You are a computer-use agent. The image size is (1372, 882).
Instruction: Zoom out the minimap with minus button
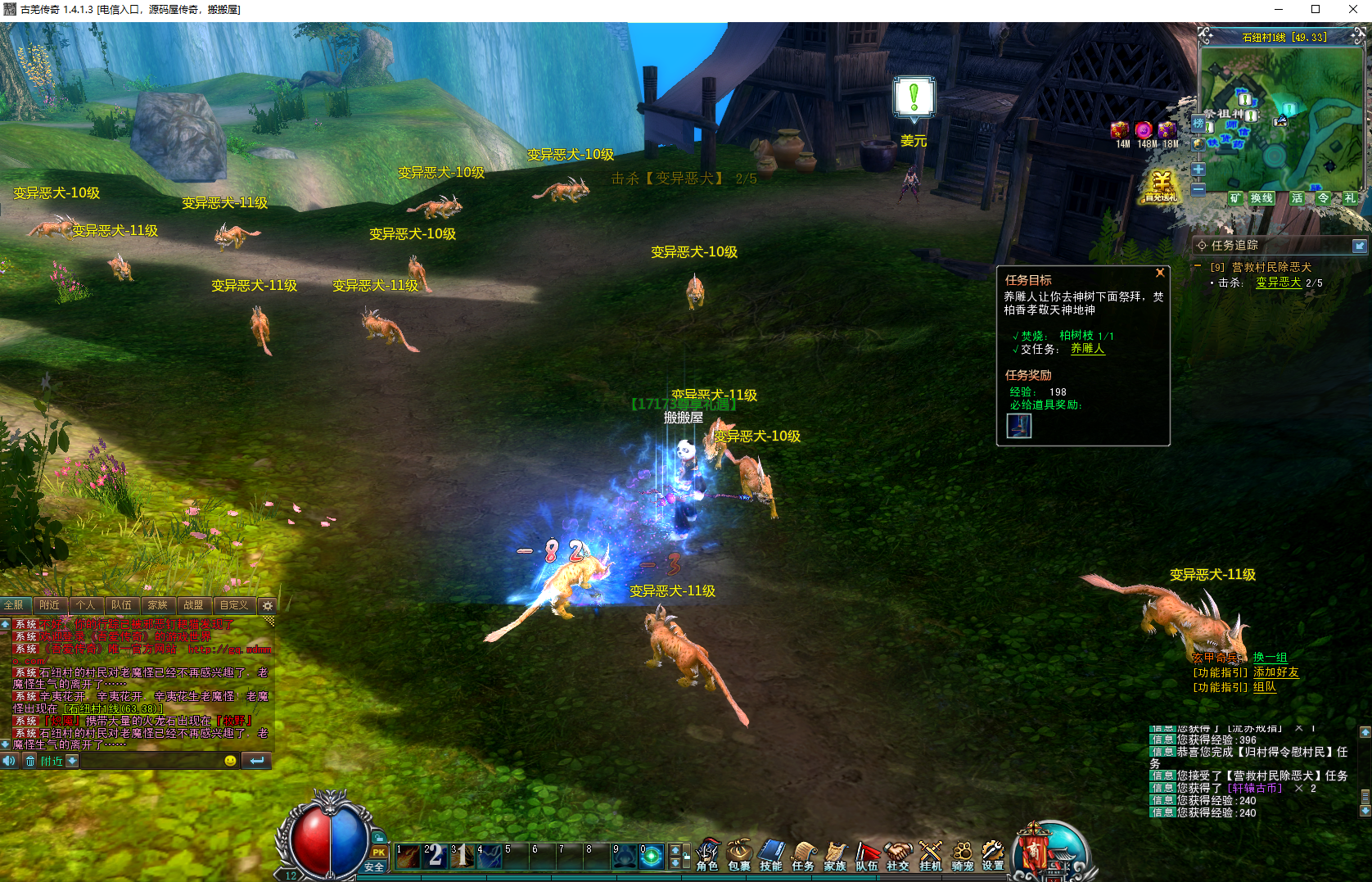point(1198,189)
